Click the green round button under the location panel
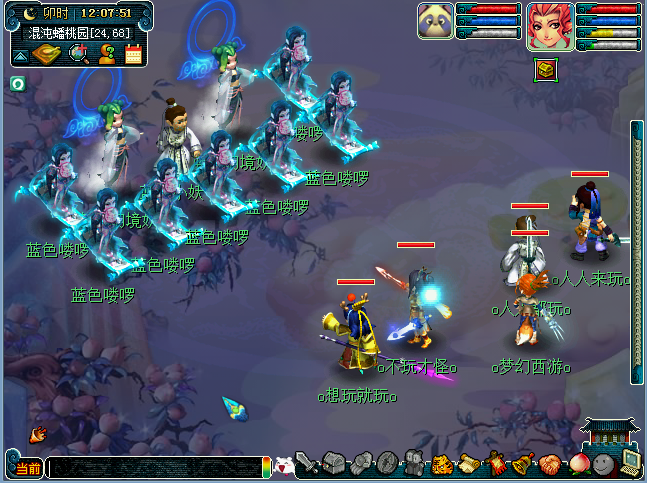647x483 pixels. click(x=17, y=83)
